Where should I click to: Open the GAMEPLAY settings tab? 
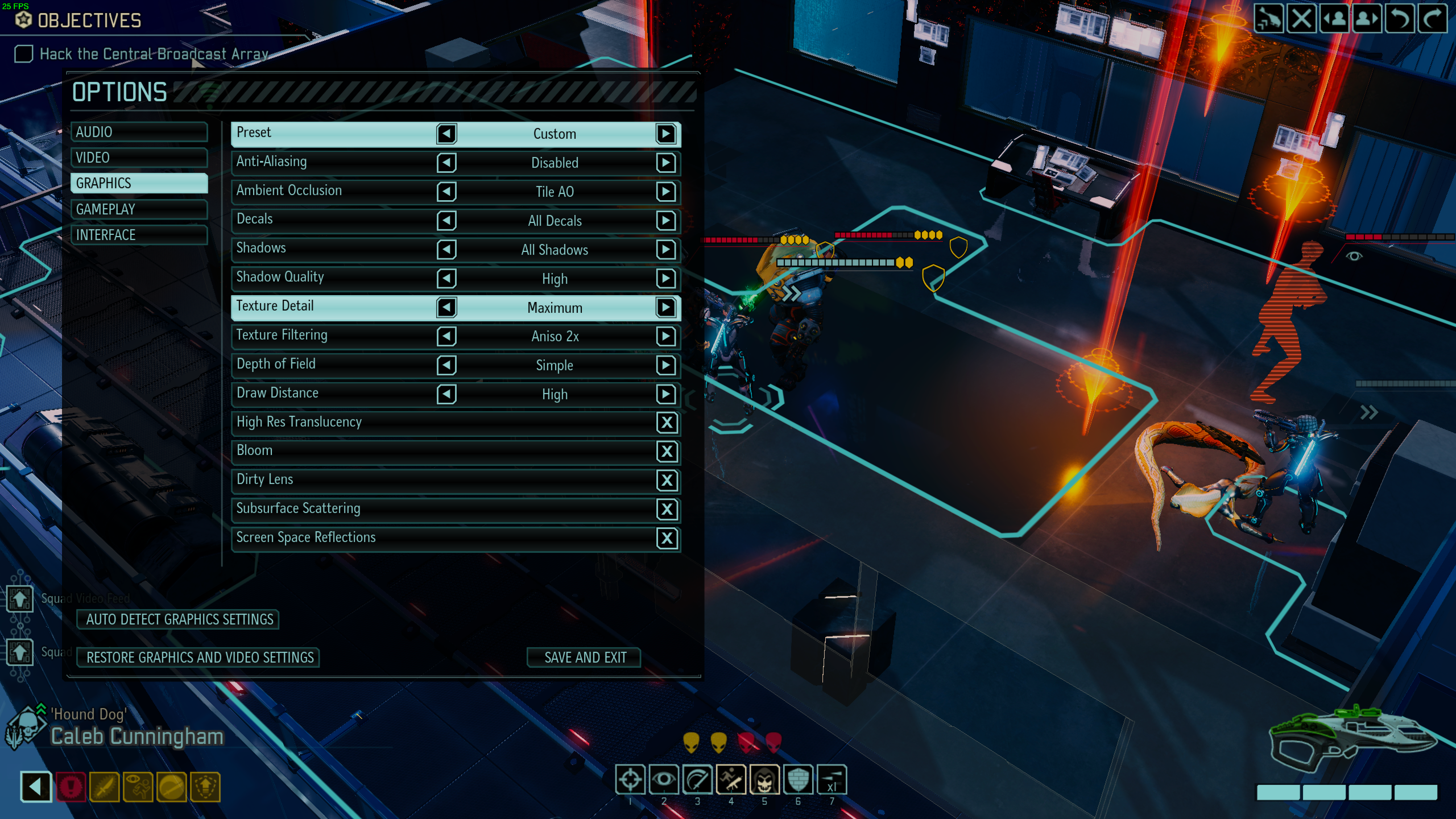(138, 209)
